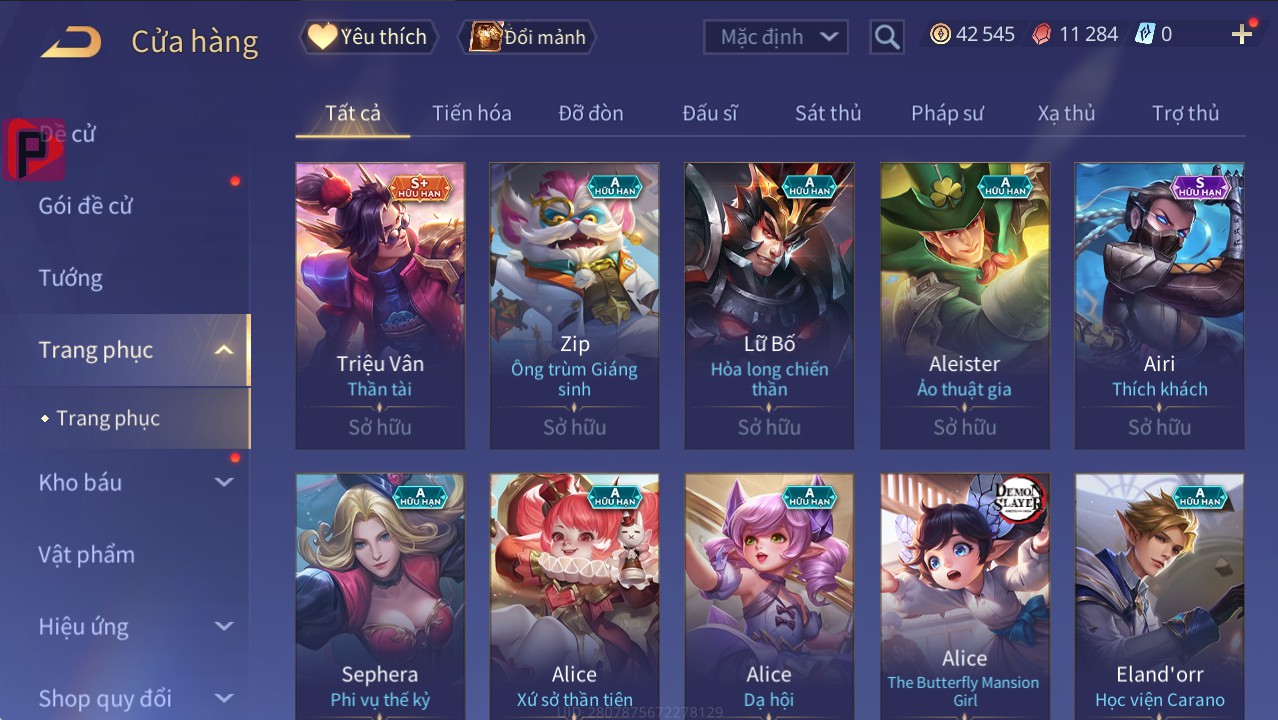The image size is (1278, 720).
Task: Switch to the Xạ thủ tab
Action: pyautogui.click(x=1066, y=113)
